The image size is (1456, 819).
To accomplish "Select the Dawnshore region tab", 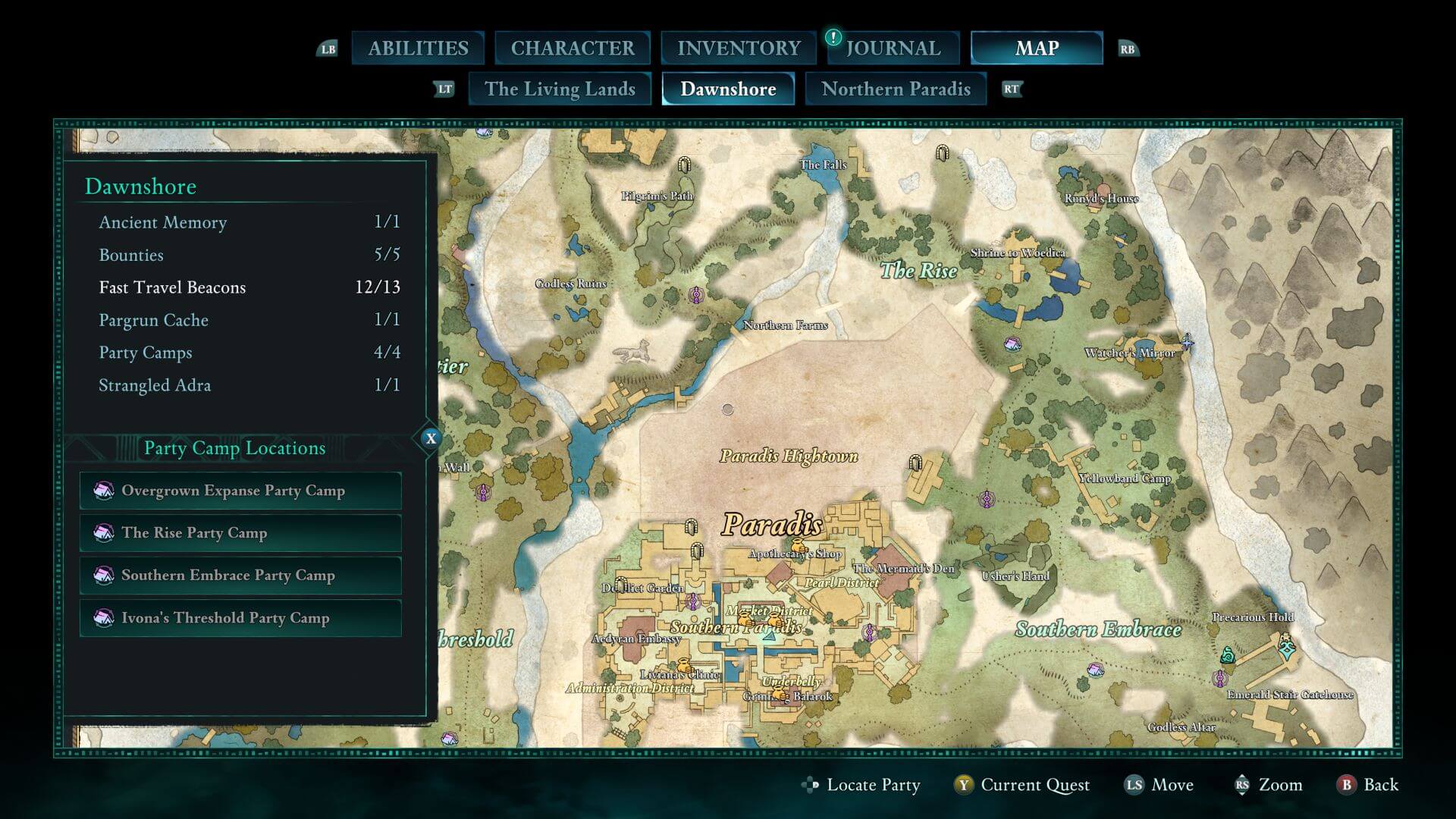I will 728,89.
